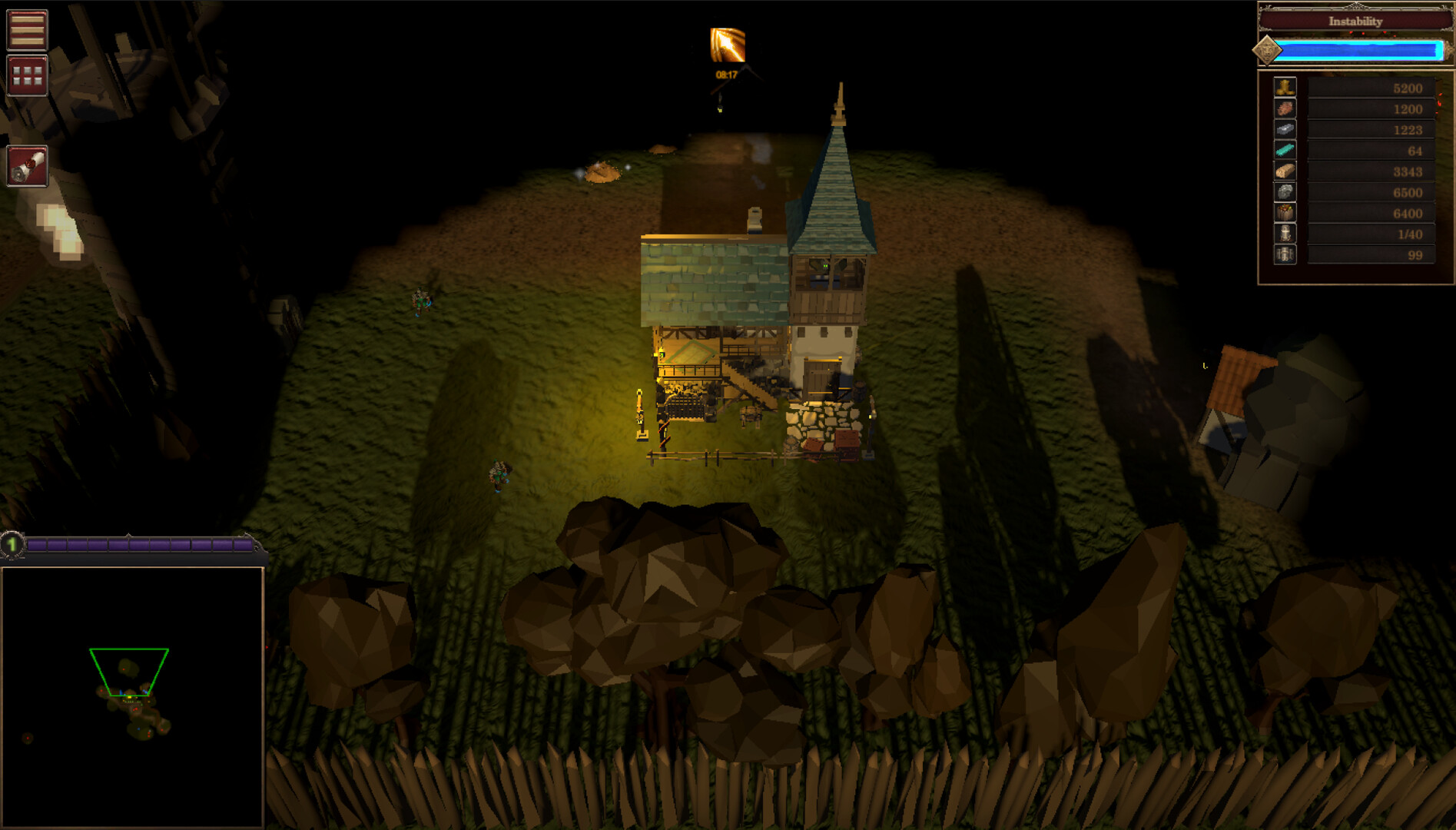Click the level 1 badge on the experience bar
Screen dimensions: 1456x830
(x=11, y=545)
